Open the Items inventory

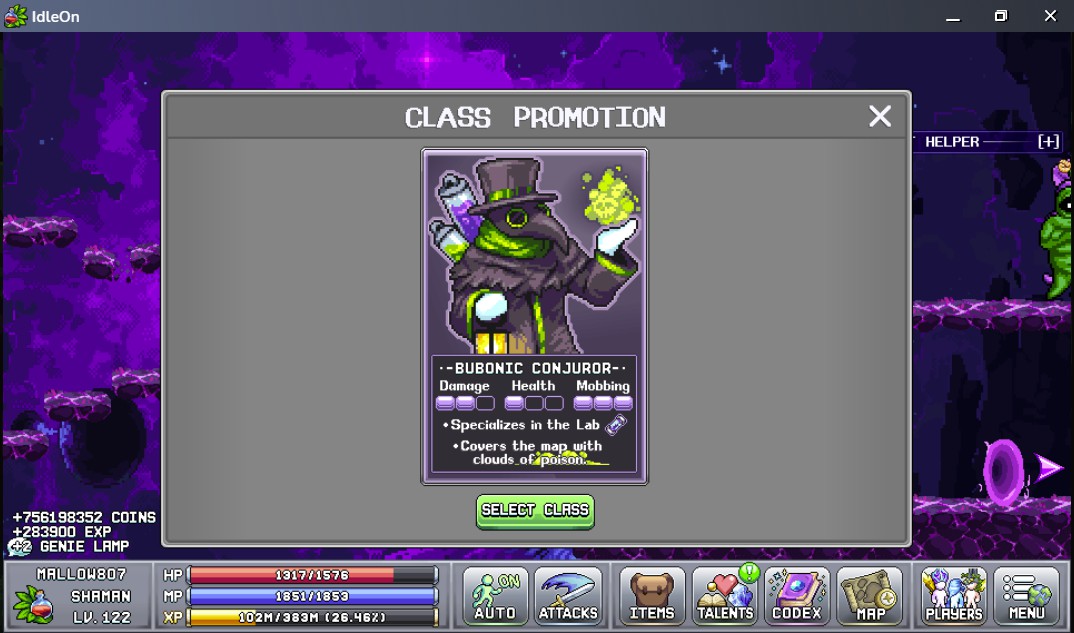652,596
